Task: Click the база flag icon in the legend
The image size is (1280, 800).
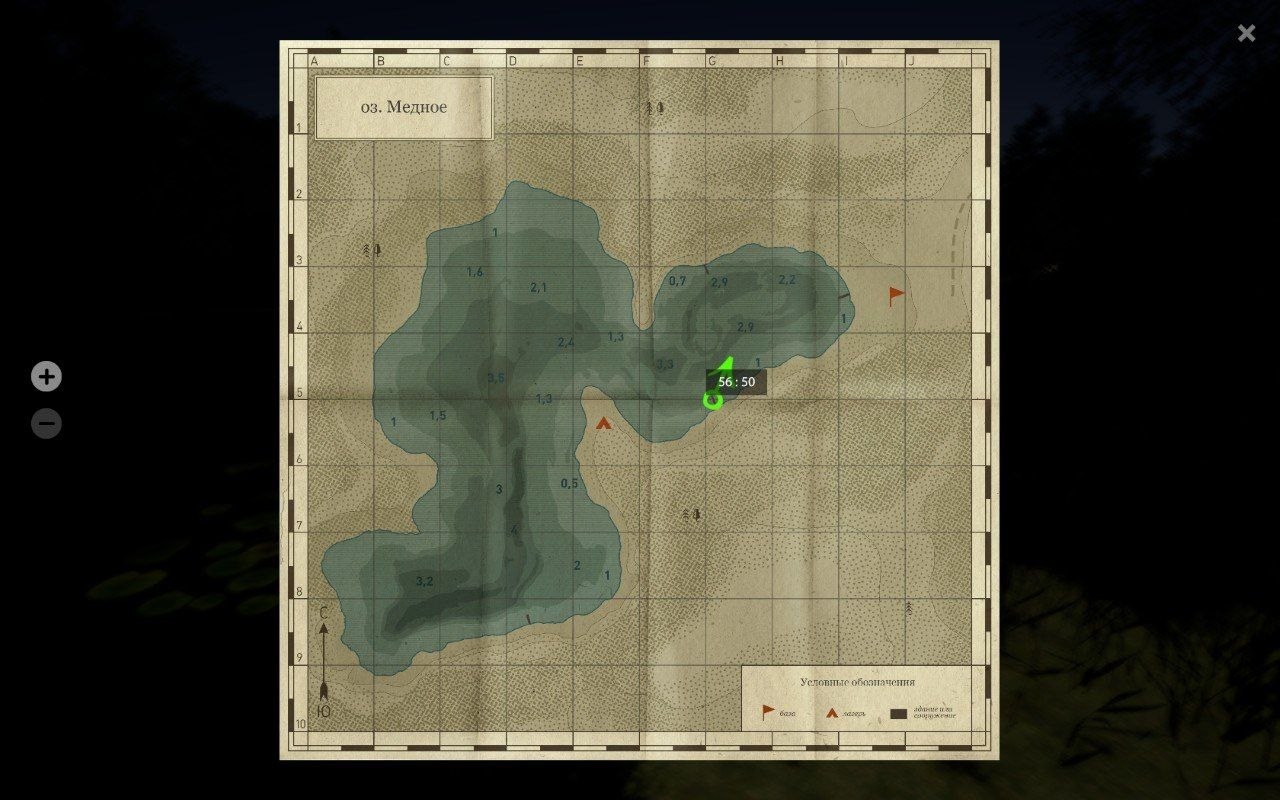Action: pyautogui.click(x=765, y=711)
